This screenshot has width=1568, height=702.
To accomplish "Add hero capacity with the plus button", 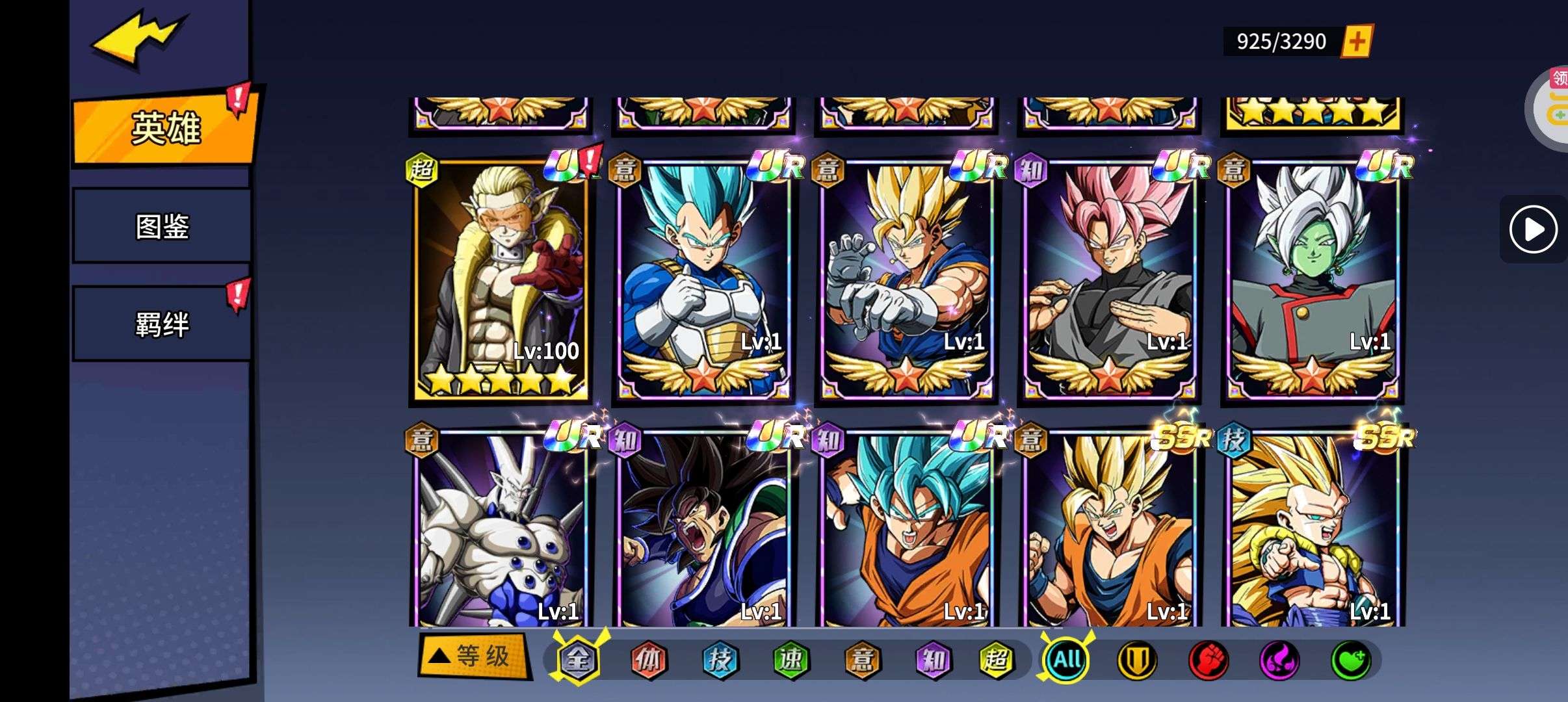I will pos(1356,42).
